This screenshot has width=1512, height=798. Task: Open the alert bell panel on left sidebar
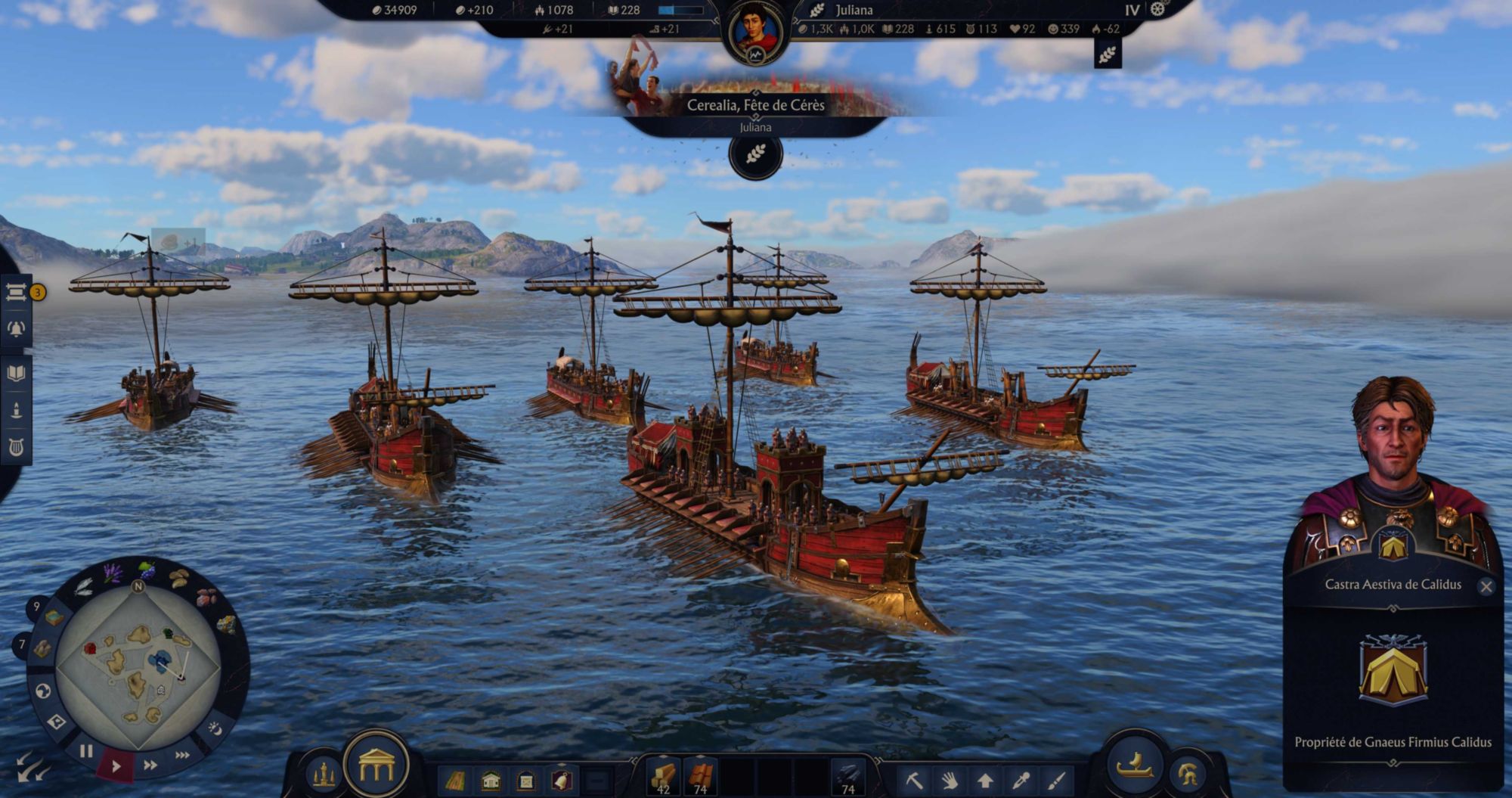pos(16,329)
